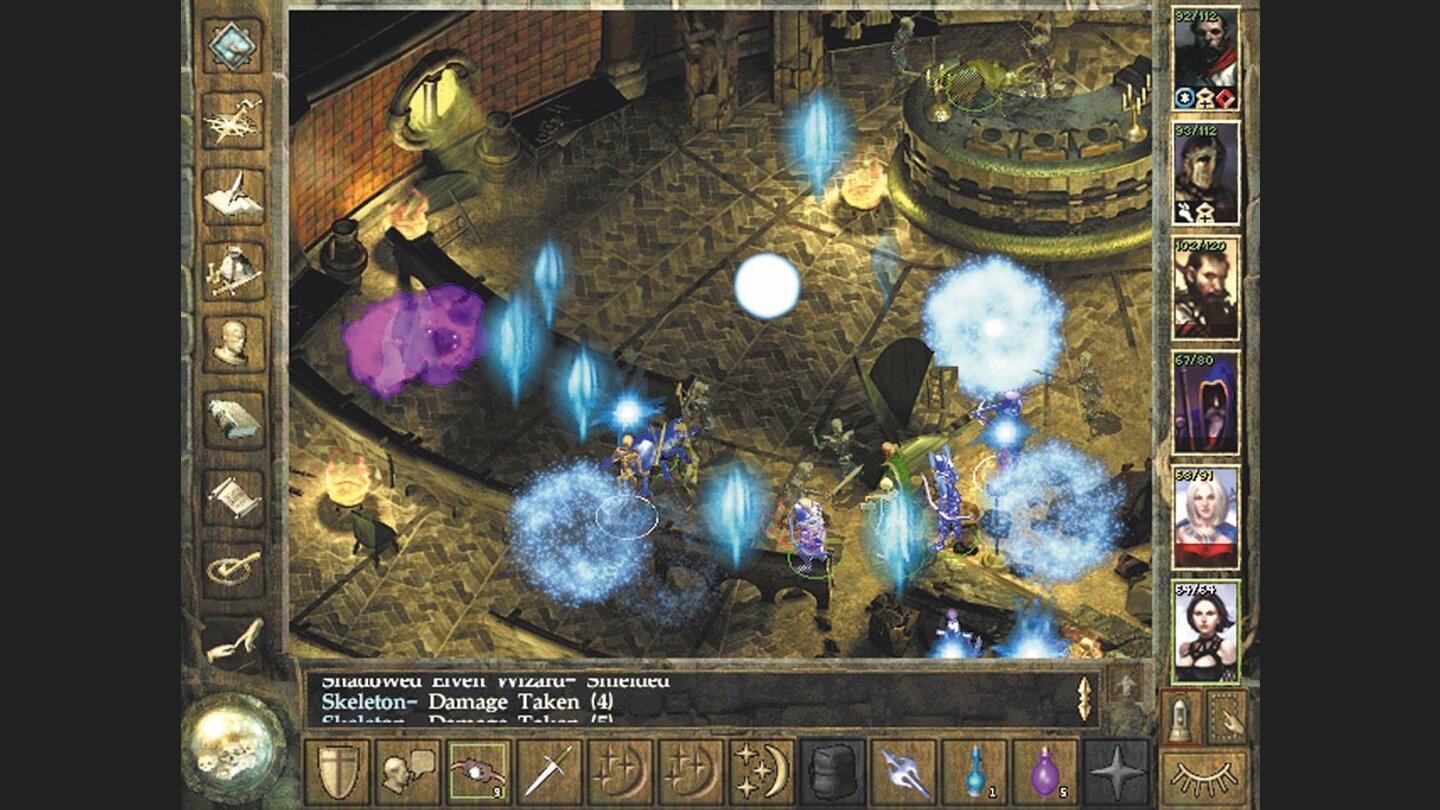This screenshot has height=810, width=1440.
Task: Use the highlighted special ability hand icon
Action: pyautogui.click(x=476, y=770)
